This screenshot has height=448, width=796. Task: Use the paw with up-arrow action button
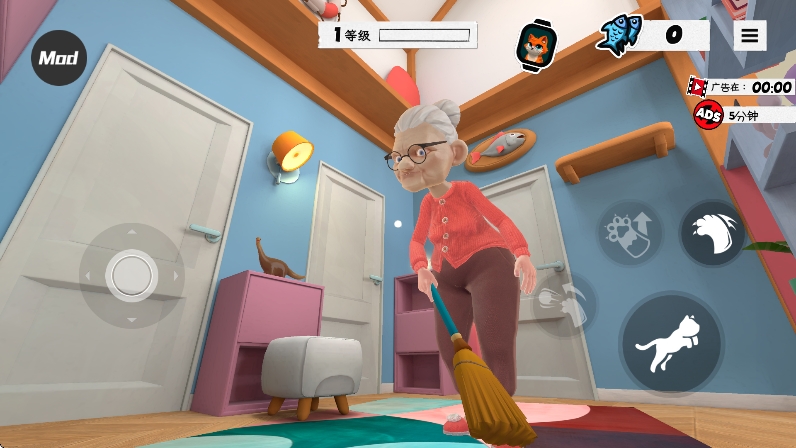click(x=630, y=233)
